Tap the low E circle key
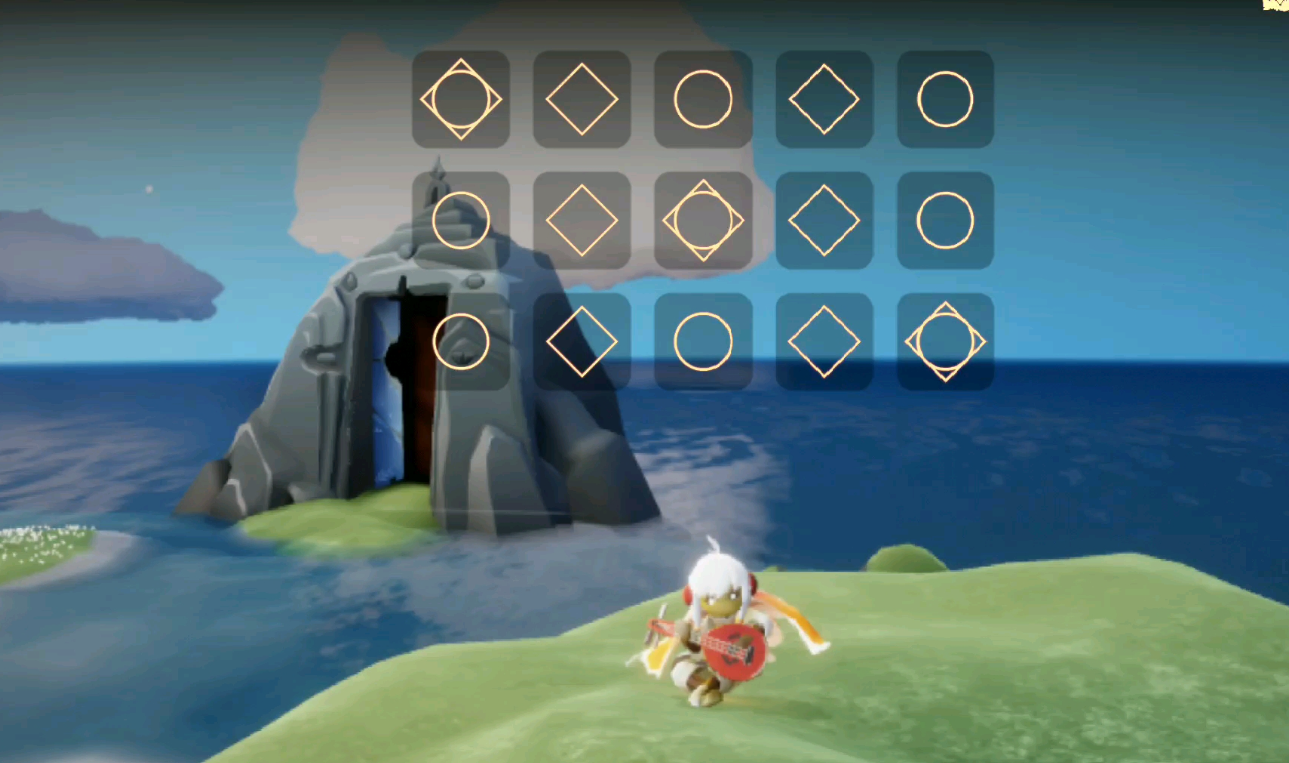This screenshot has height=763, width=1289. 703,100
